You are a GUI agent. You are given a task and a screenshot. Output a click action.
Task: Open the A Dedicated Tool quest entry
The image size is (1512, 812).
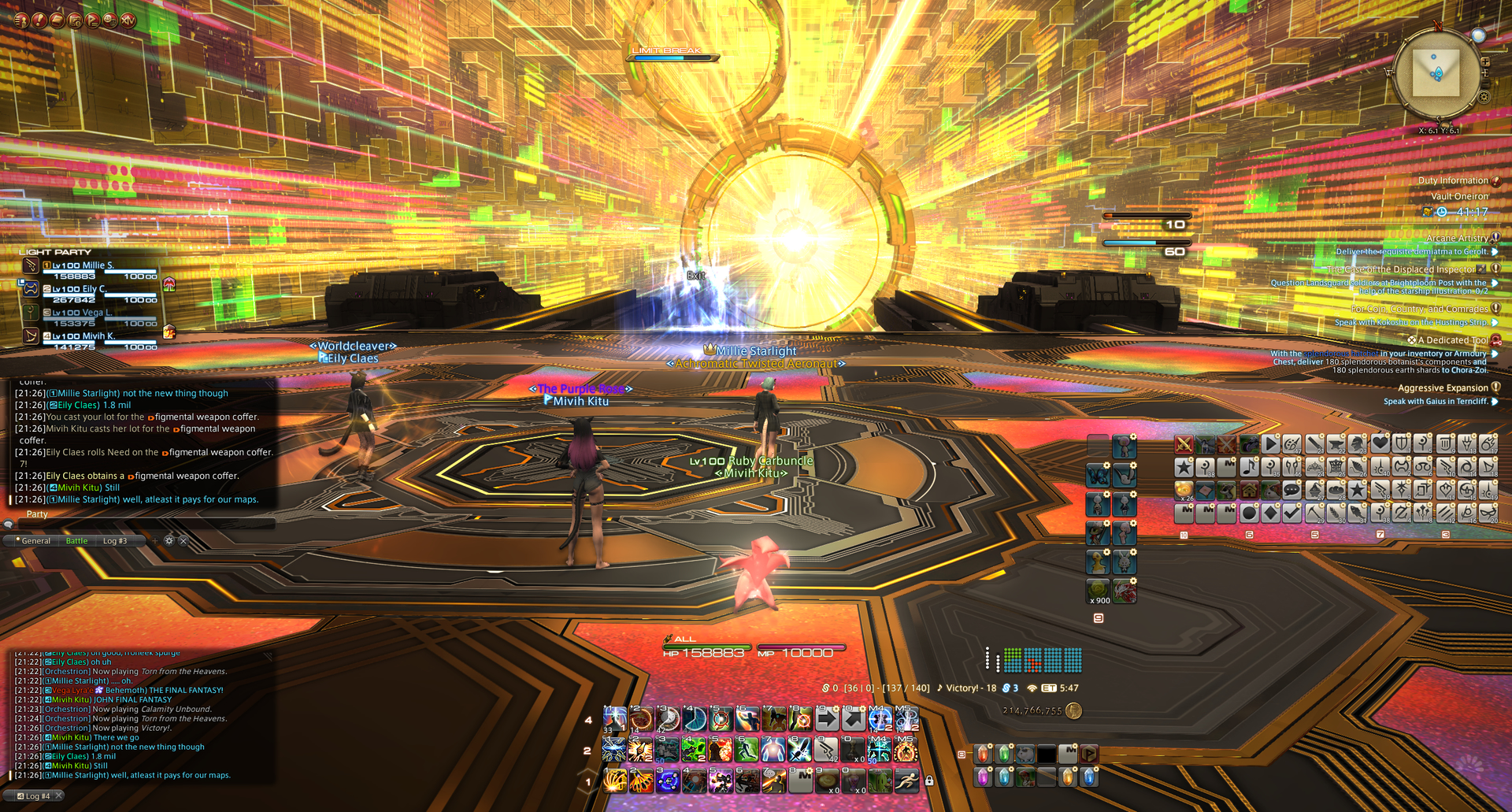click(x=1452, y=340)
